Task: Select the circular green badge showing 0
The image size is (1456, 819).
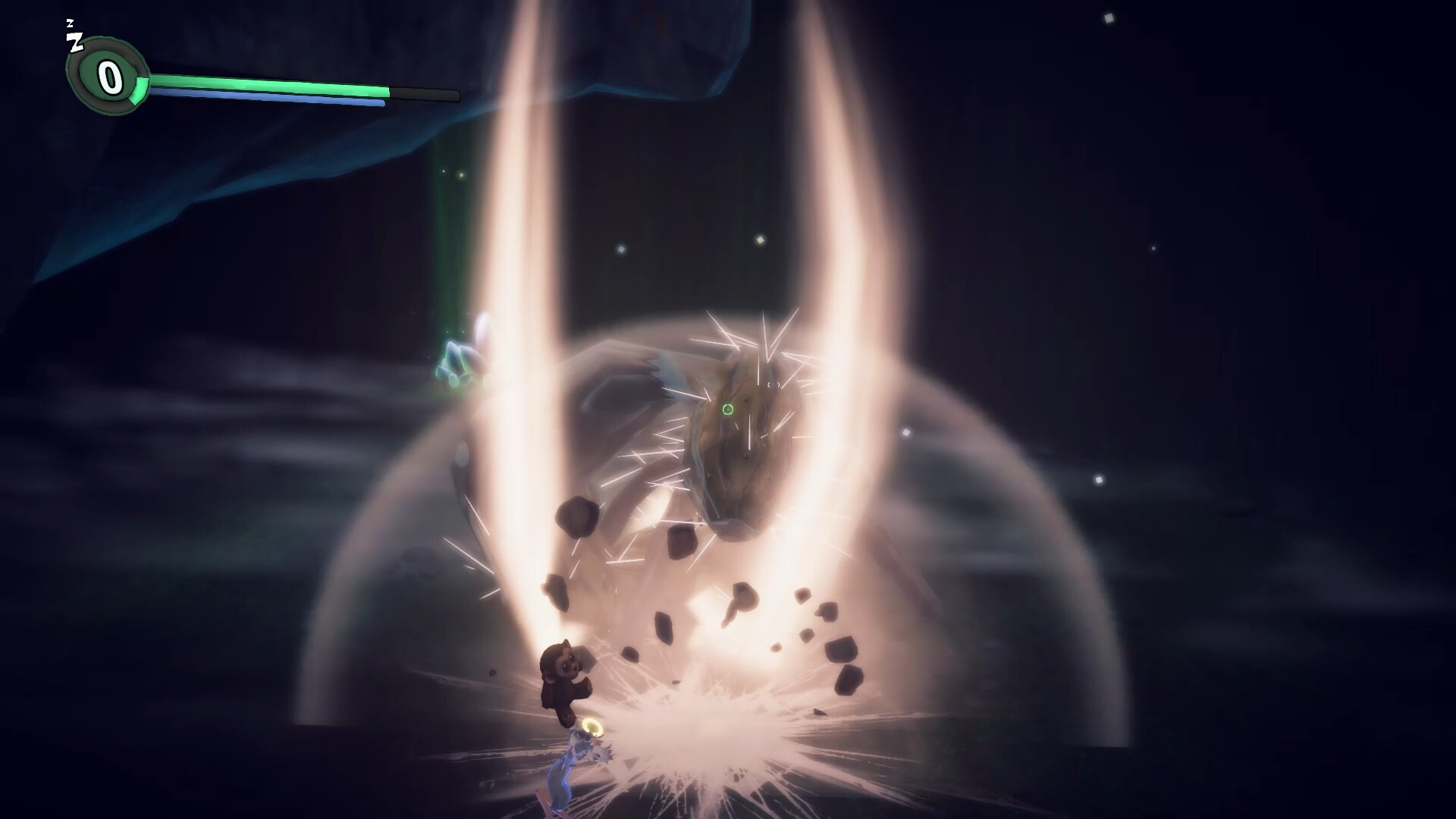Action: pyautogui.click(x=108, y=75)
